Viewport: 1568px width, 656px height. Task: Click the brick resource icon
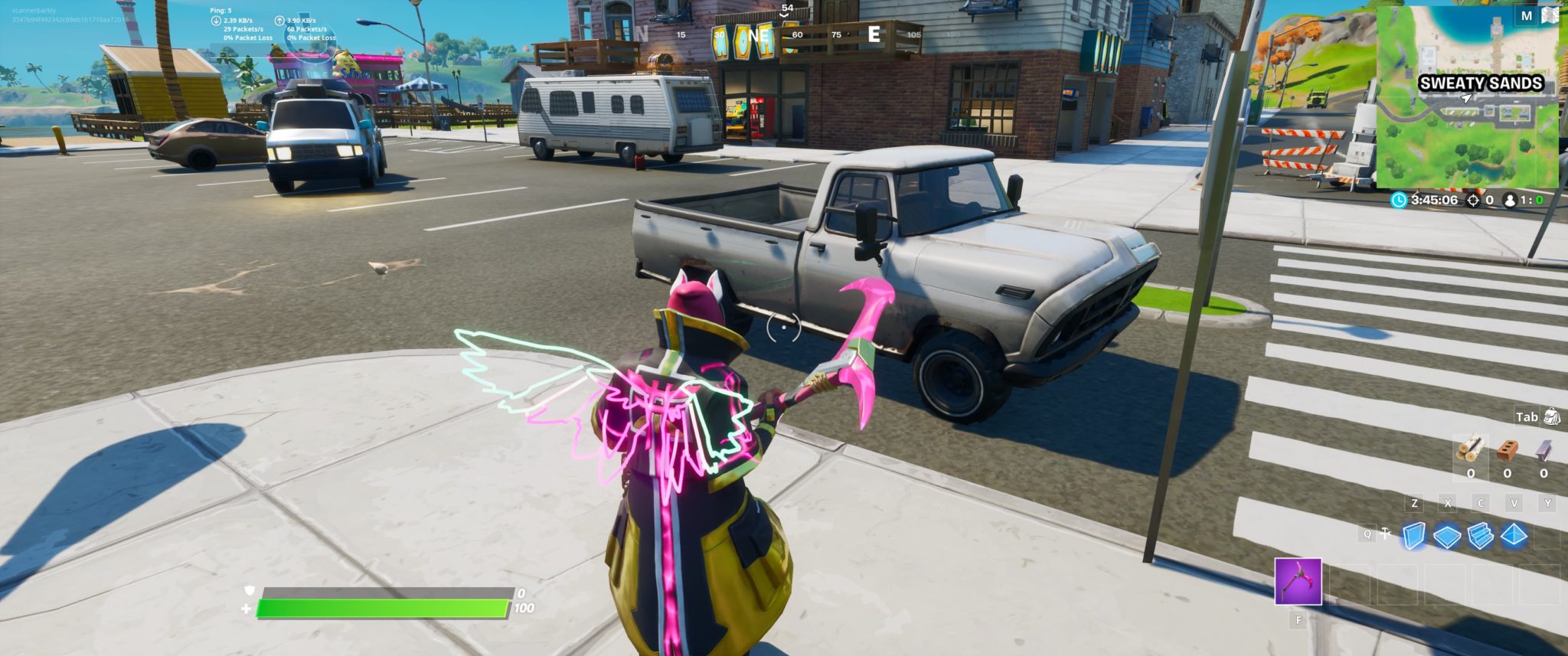[x=1506, y=450]
